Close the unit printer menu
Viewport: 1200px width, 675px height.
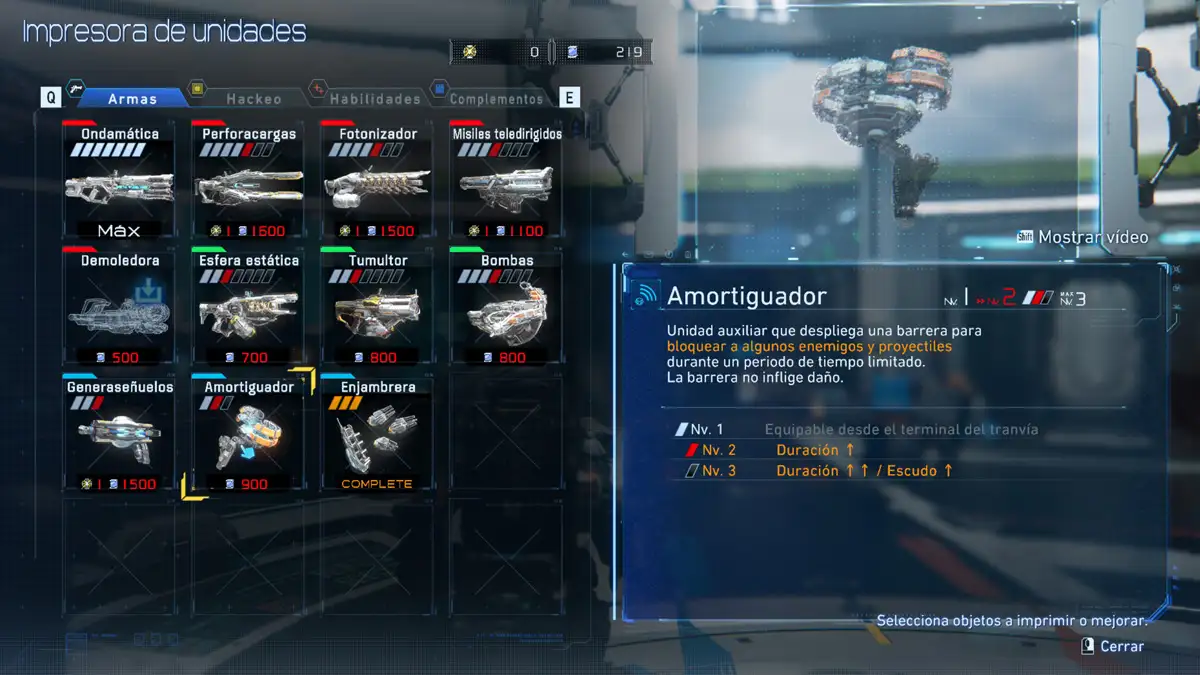click(1112, 647)
